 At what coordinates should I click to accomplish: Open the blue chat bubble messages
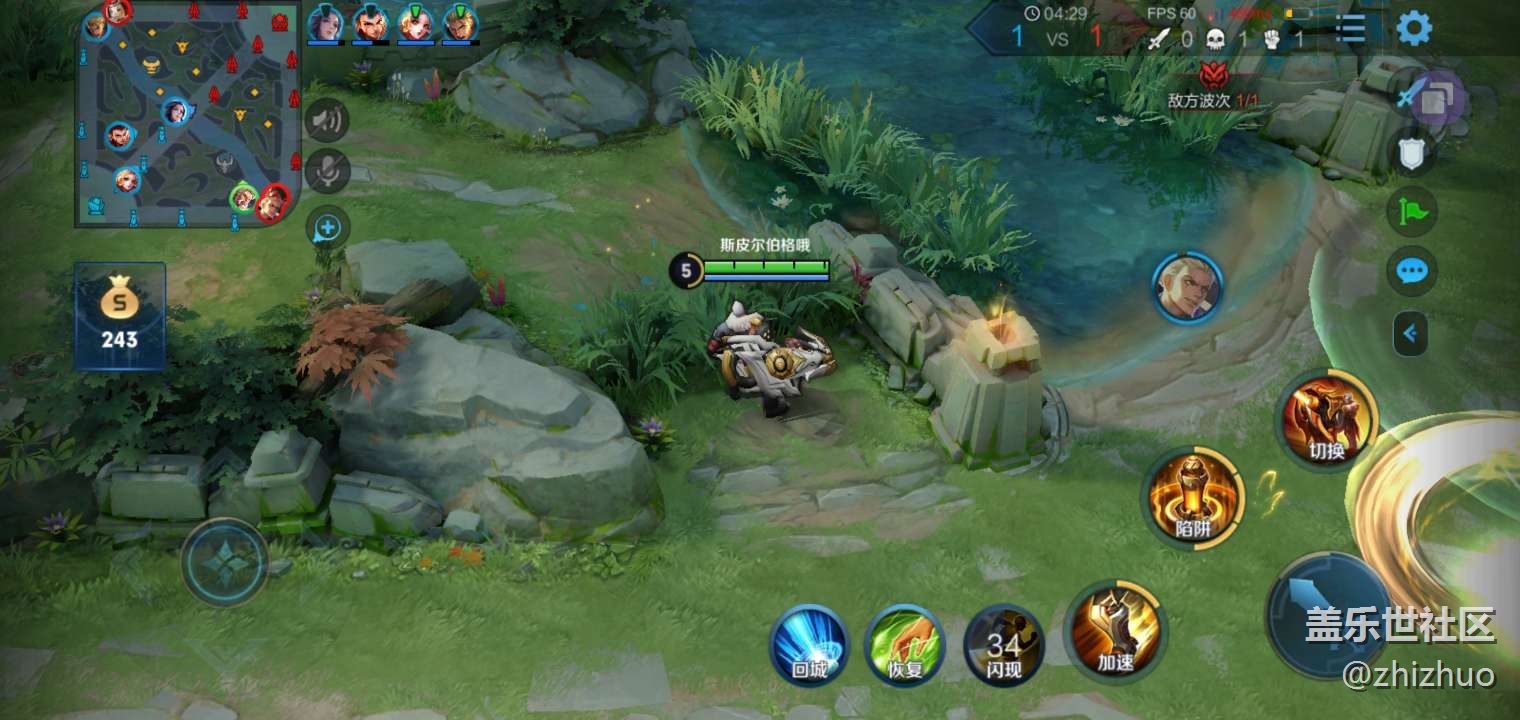[x=1411, y=271]
